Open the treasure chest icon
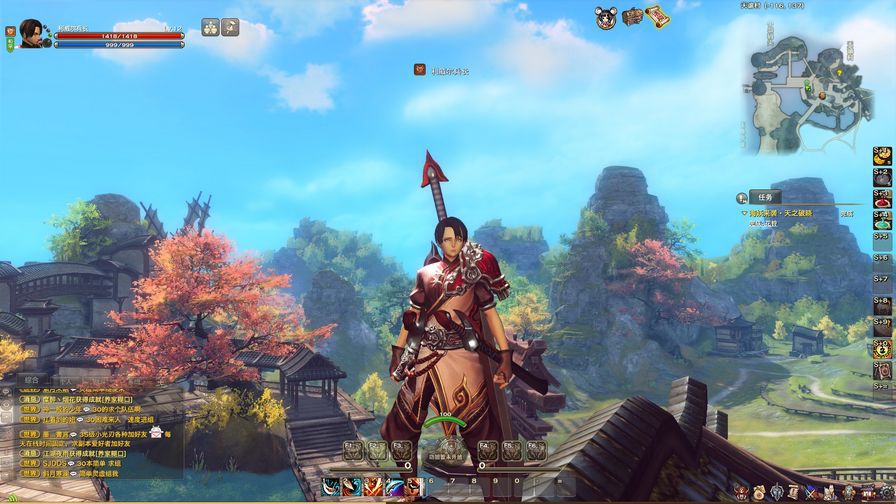Viewport: 896px width, 504px height. click(632, 17)
